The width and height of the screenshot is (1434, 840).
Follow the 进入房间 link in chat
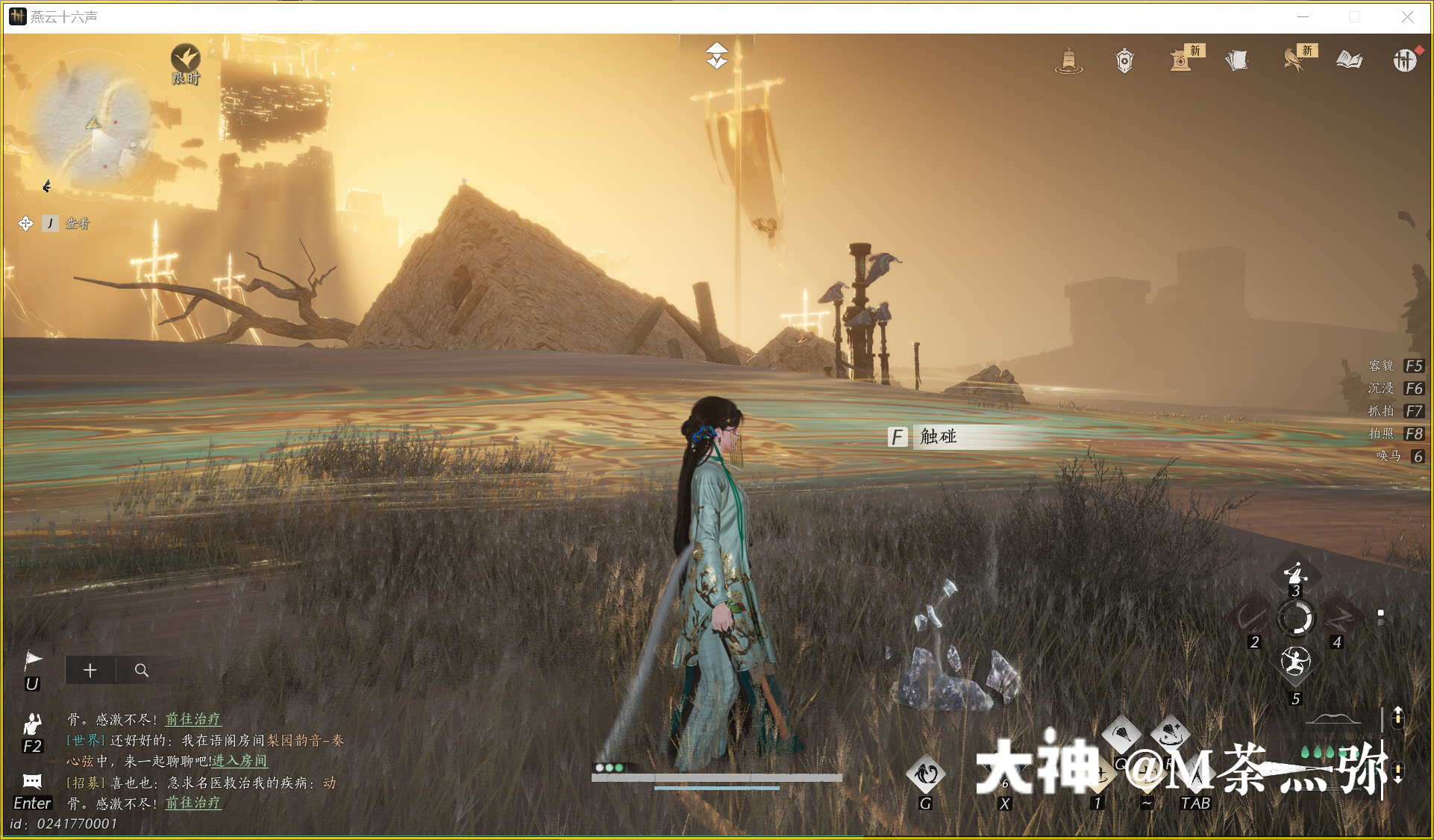pyautogui.click(x=239, y=761)
